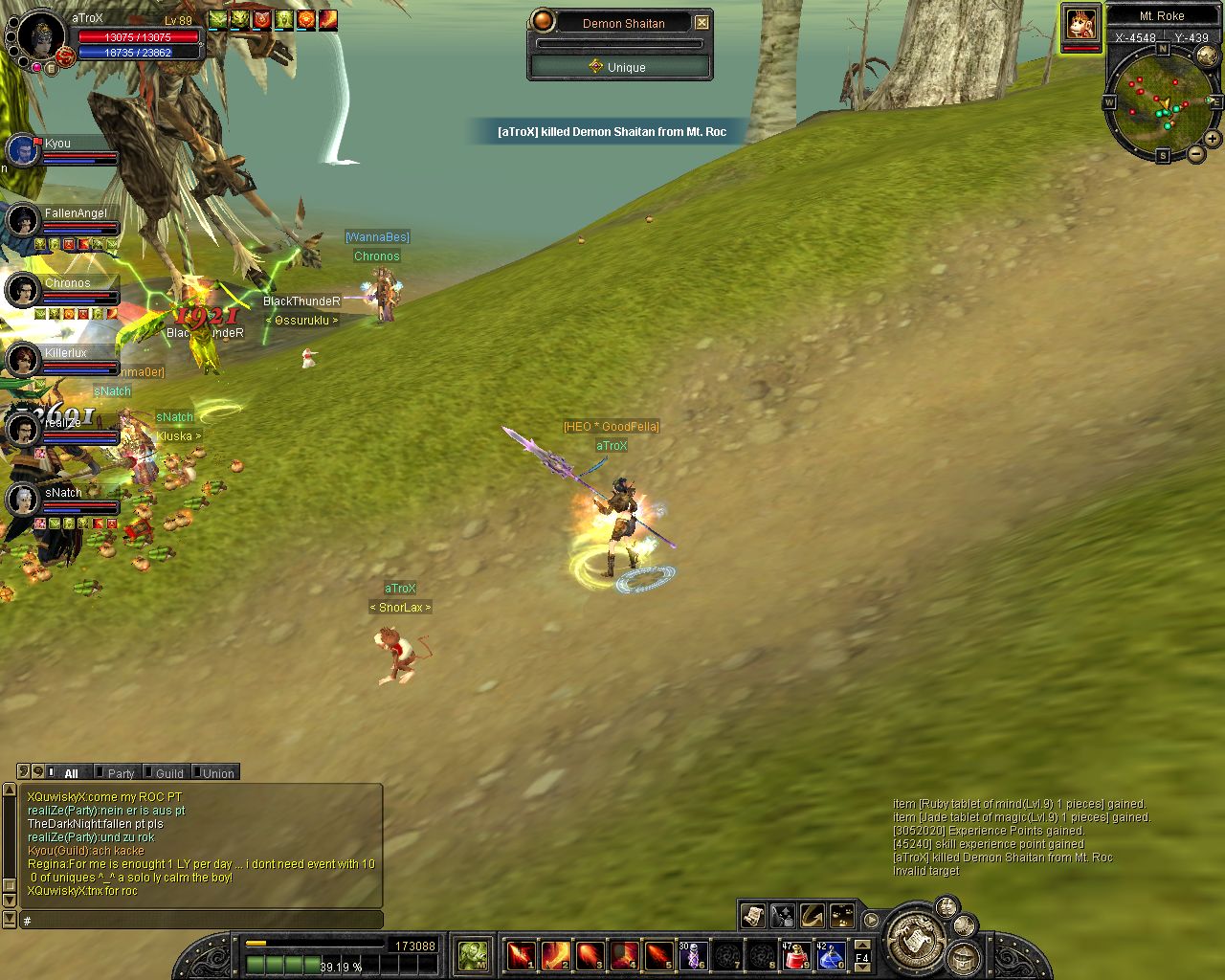Open the world map globe icon
This screenshot has width=1225, height=980.
click(1208, 56)
